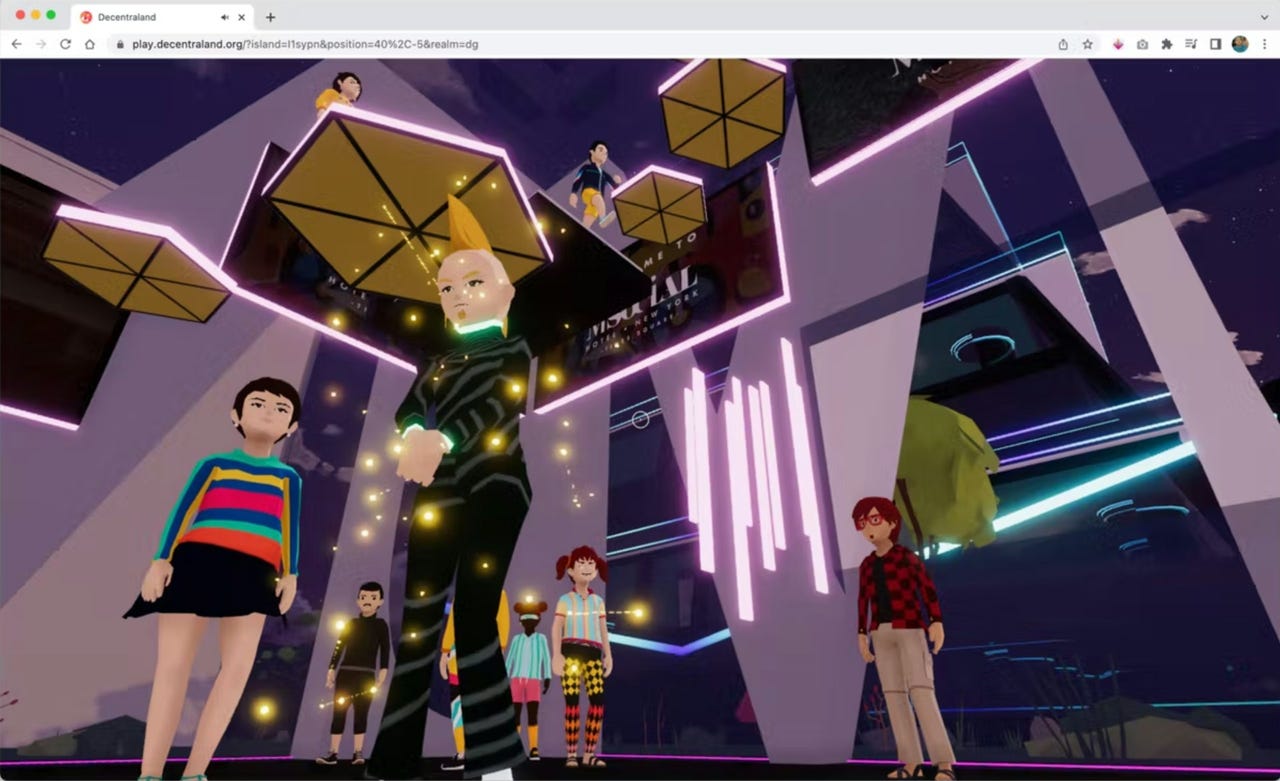Click the pink arrow extension icon
This screenshot has height=781, width=1280.
coord(1118,44)
